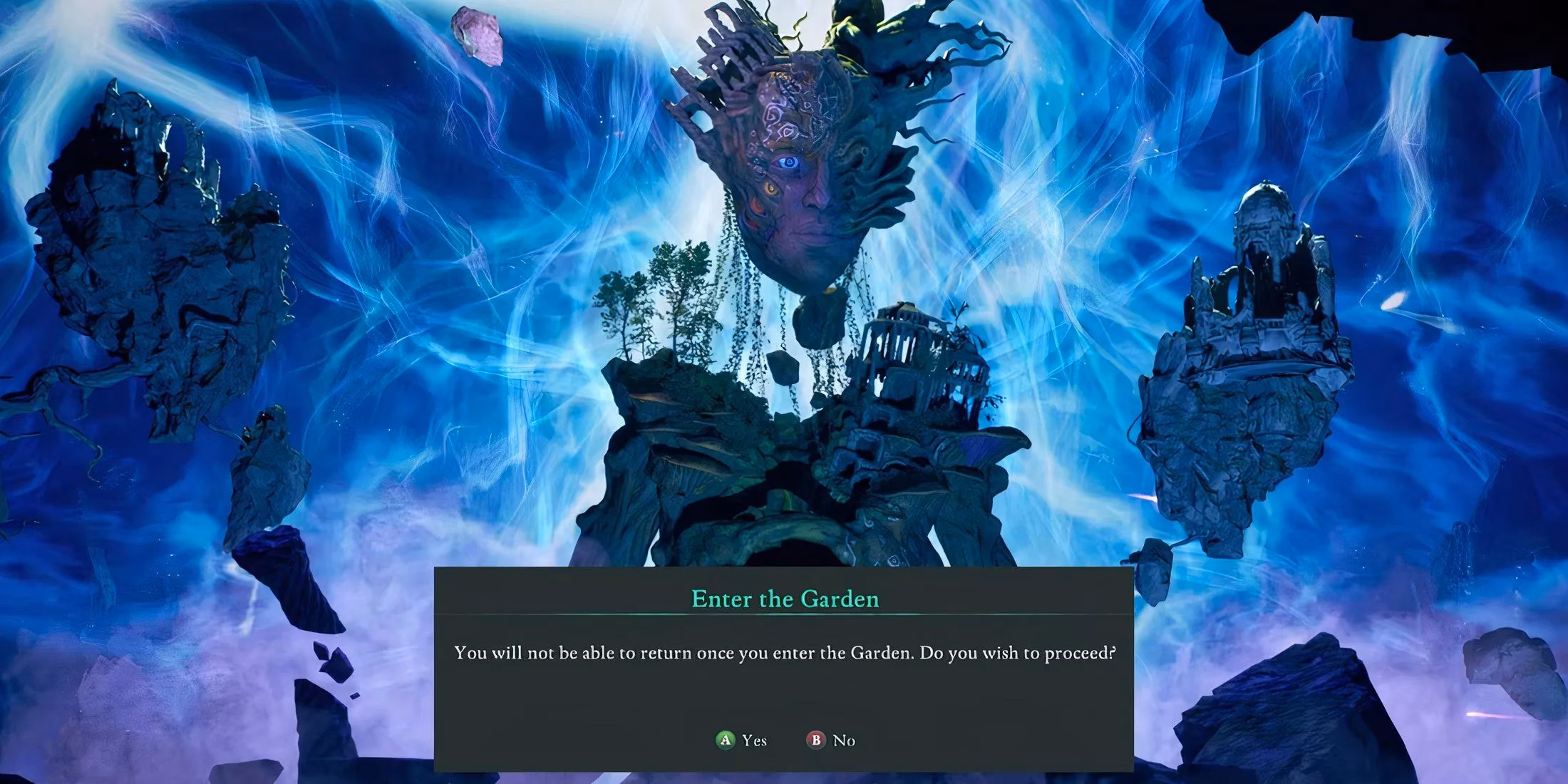Image resolution: width=1568 pixels, height=784 pixels.
Task: Choose No to decline entering the Garden
Action: click(x=832, y=741)
